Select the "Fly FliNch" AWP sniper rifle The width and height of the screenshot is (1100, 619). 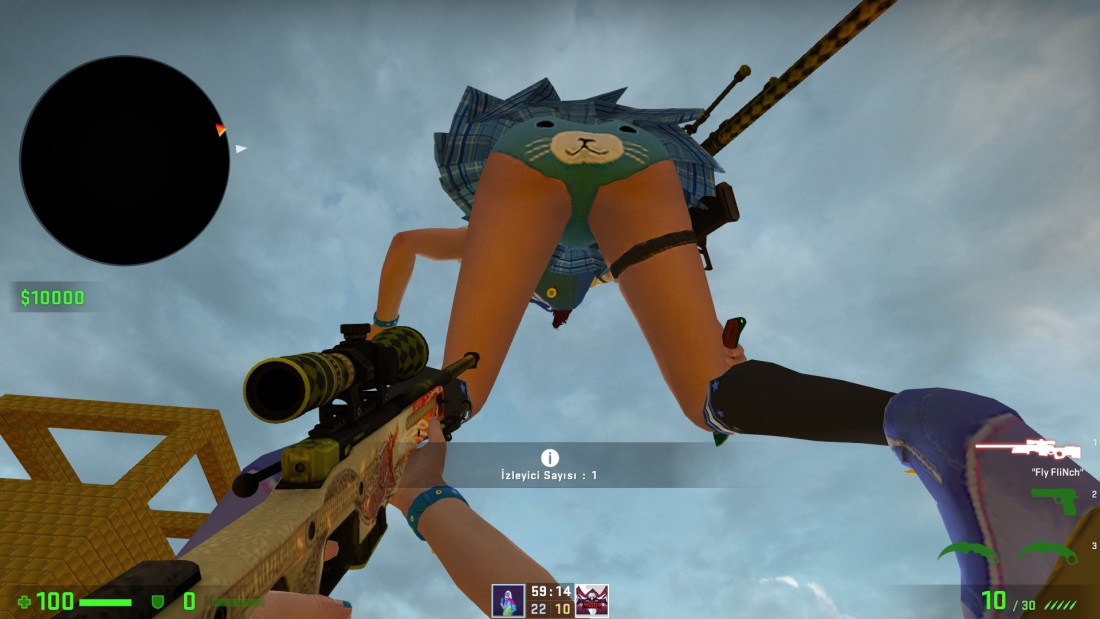[x=1028, y=449]
